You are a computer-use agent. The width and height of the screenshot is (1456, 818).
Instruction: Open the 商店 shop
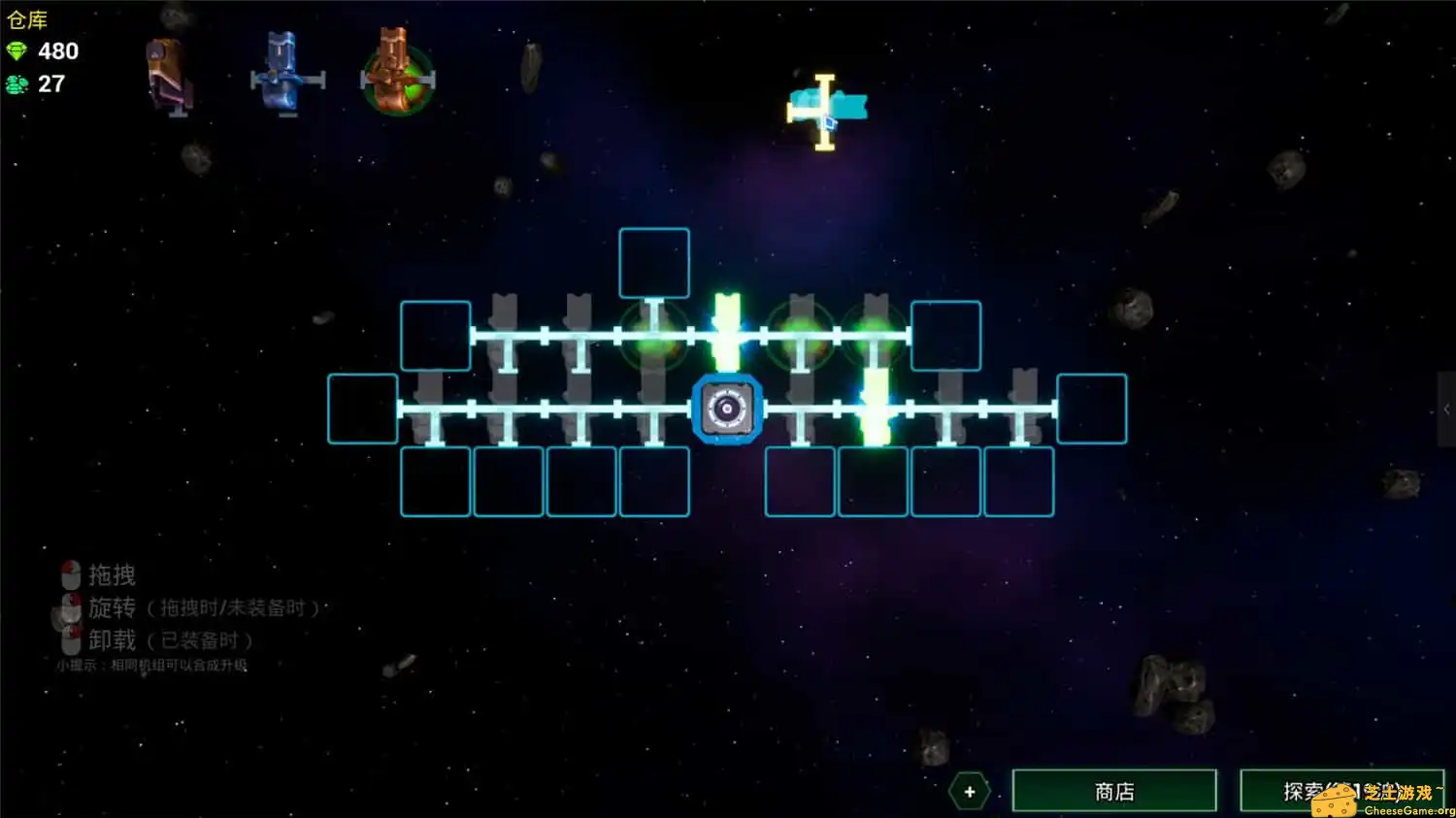[1112, 790]
